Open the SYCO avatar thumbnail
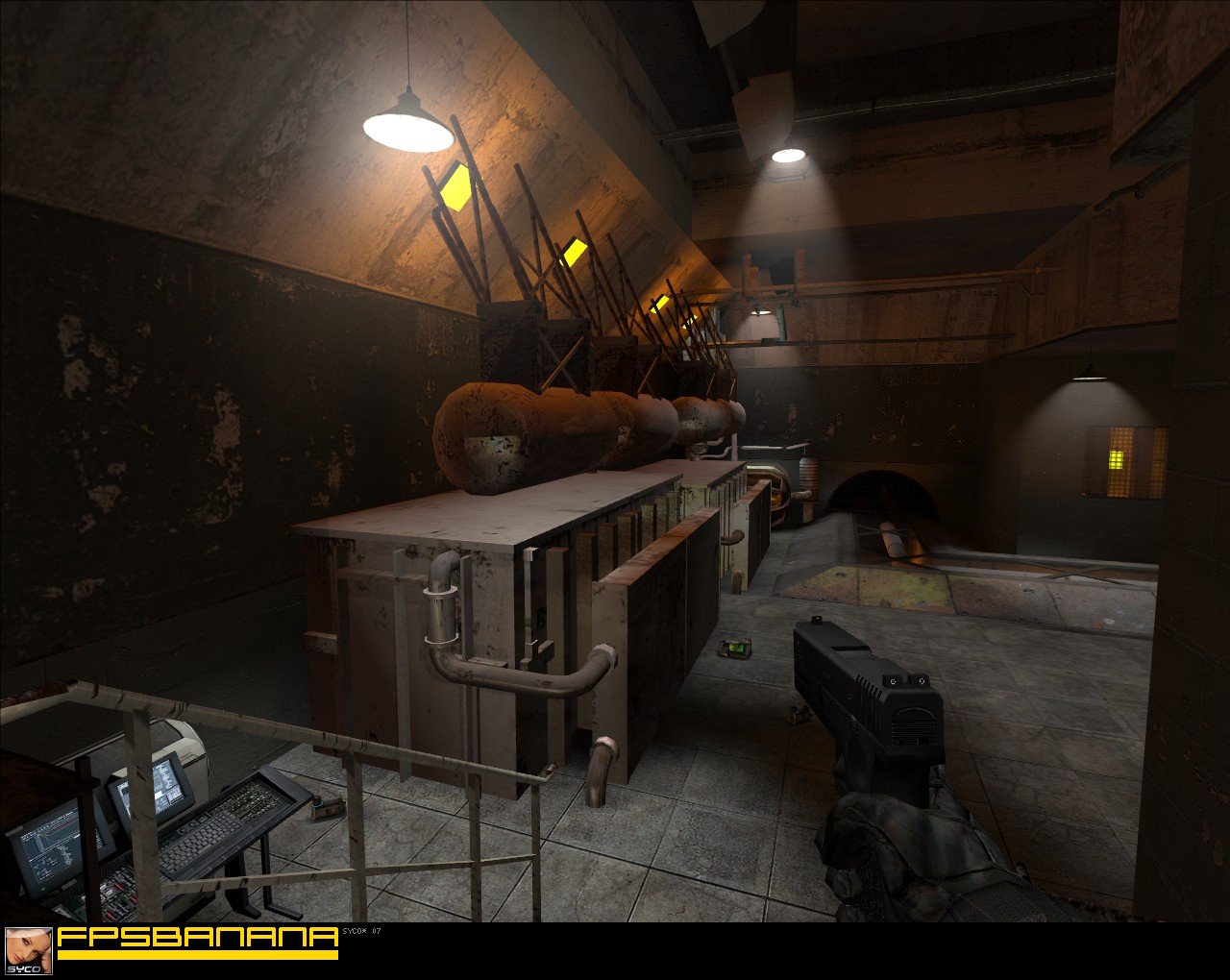Screen dimensions: 1230x980 tap(28, 951)
